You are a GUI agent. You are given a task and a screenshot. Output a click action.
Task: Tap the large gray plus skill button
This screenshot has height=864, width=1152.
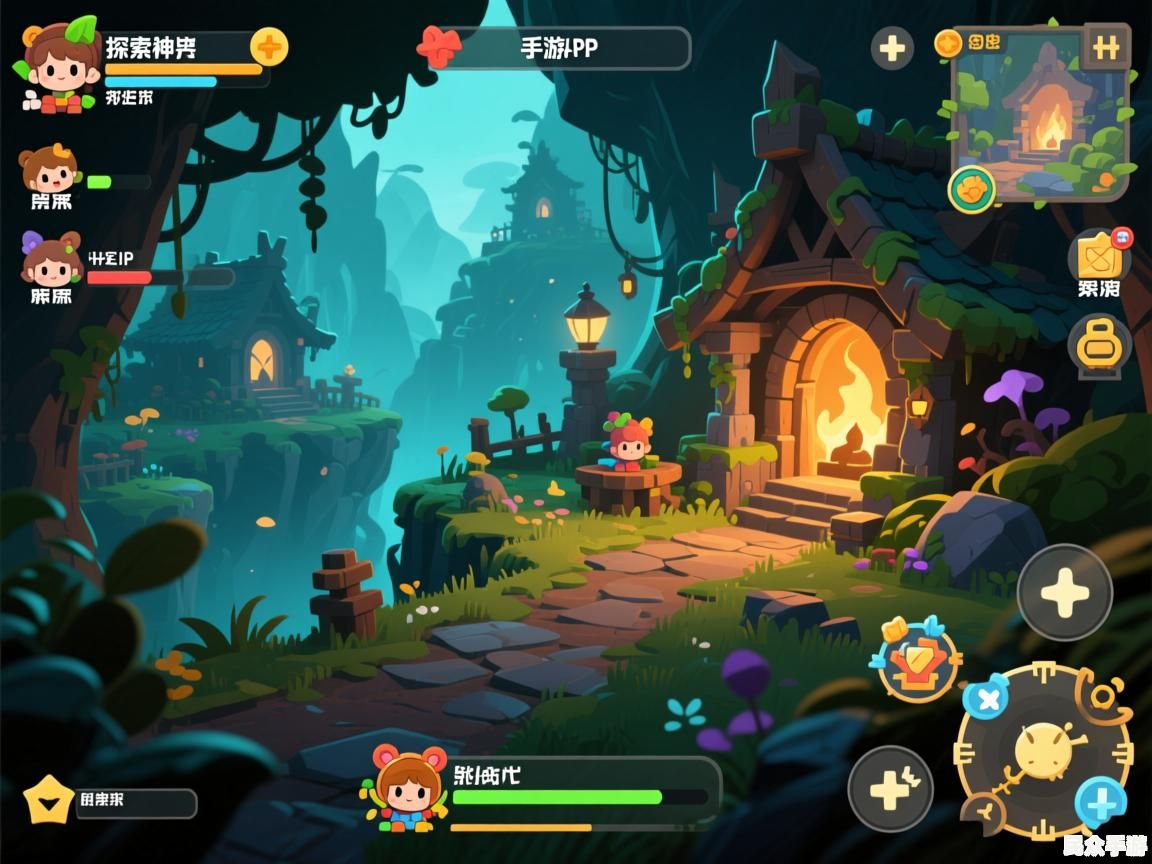pos(1064,593)
